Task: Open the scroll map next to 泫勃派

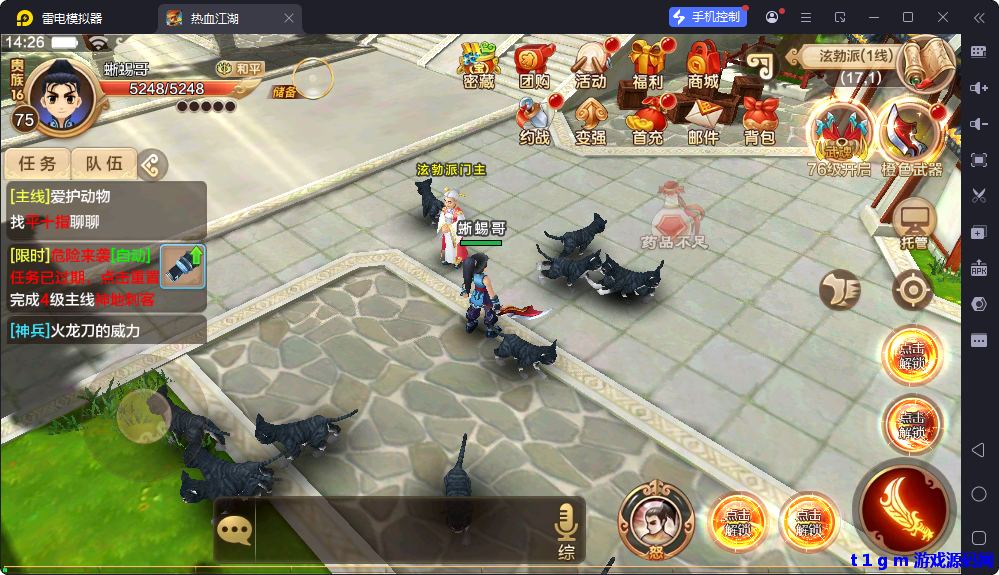Action: click(927, 63)
